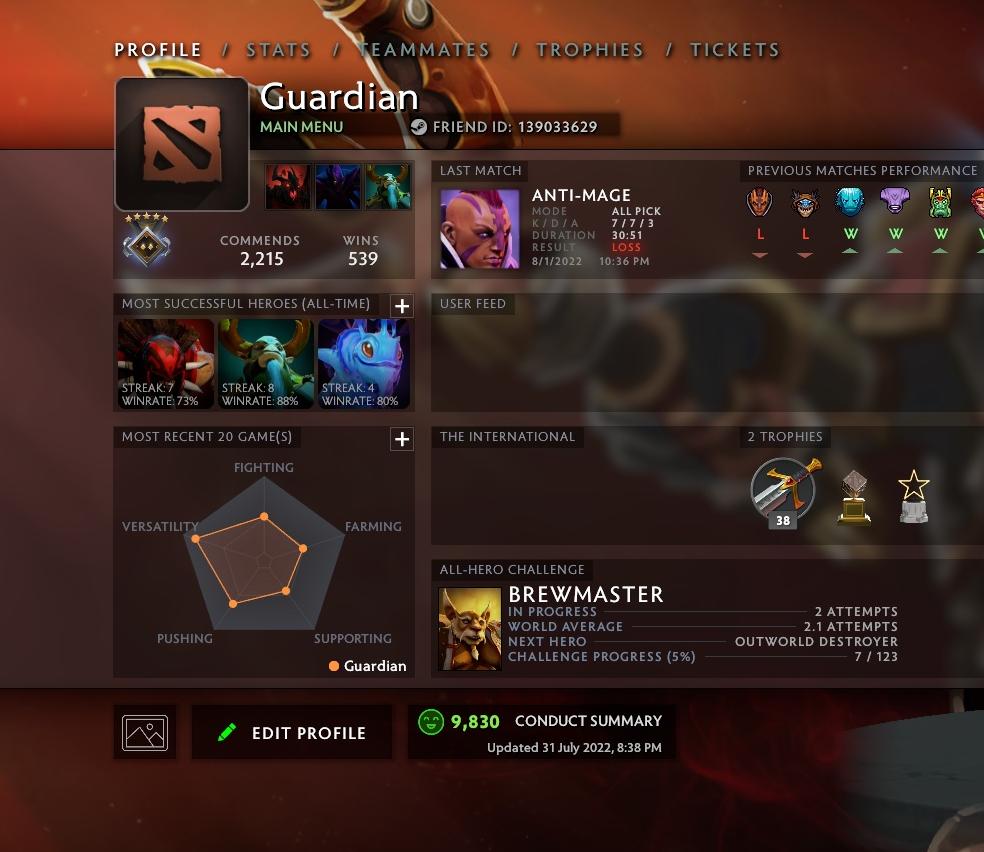This screenshot has width=984, height=852.
Task: Expand Most Recent 20 Games panel
Action: pos(401,439)
